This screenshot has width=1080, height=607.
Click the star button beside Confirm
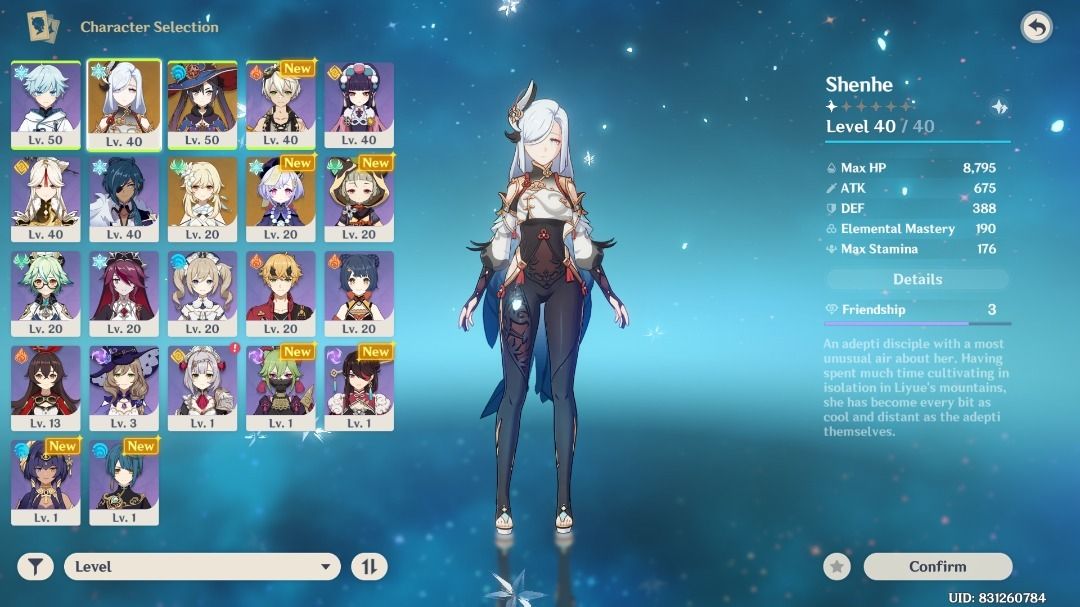837,567
